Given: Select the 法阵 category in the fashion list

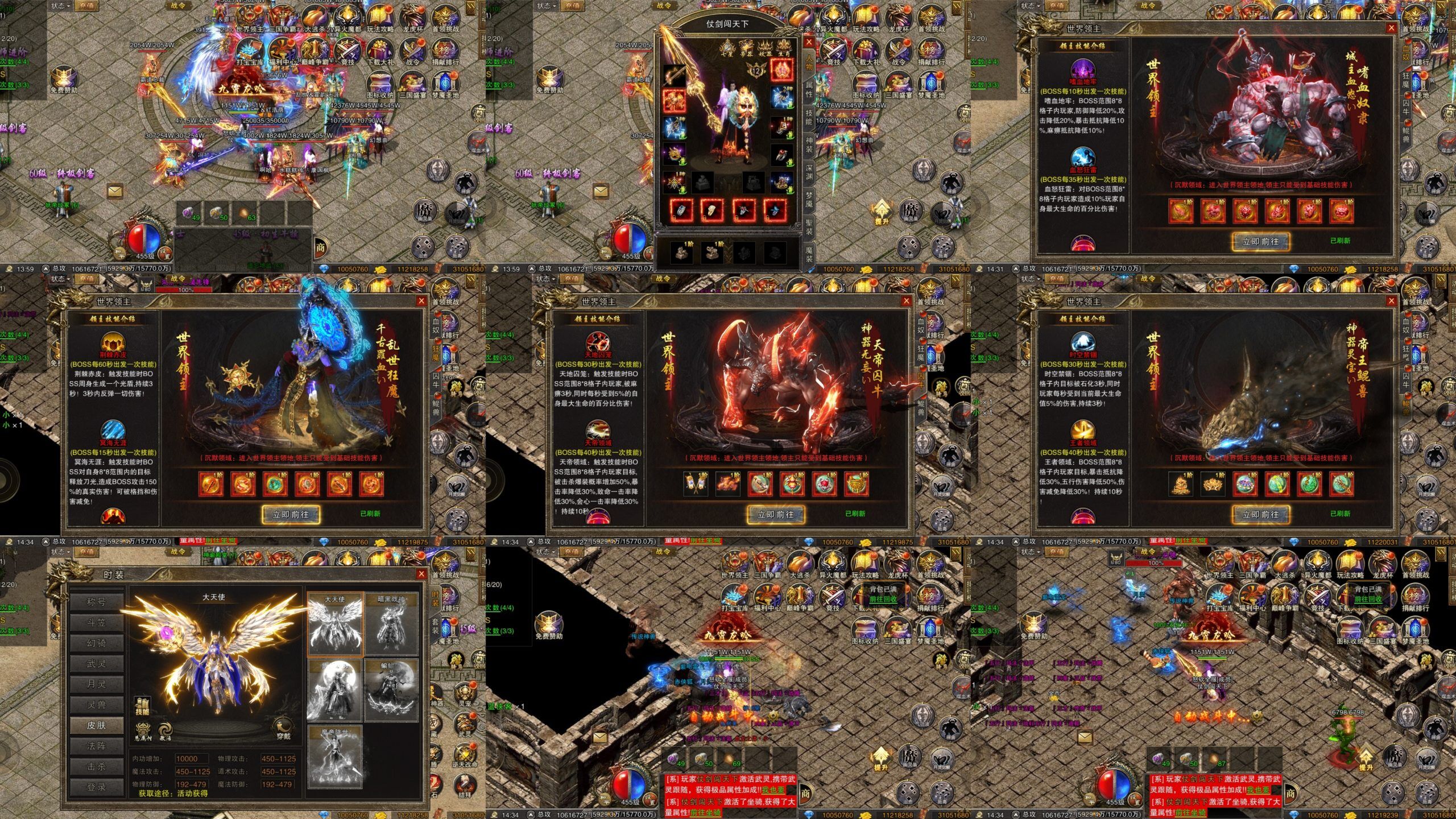Looking at the screenshot, I should pos(96,746).
